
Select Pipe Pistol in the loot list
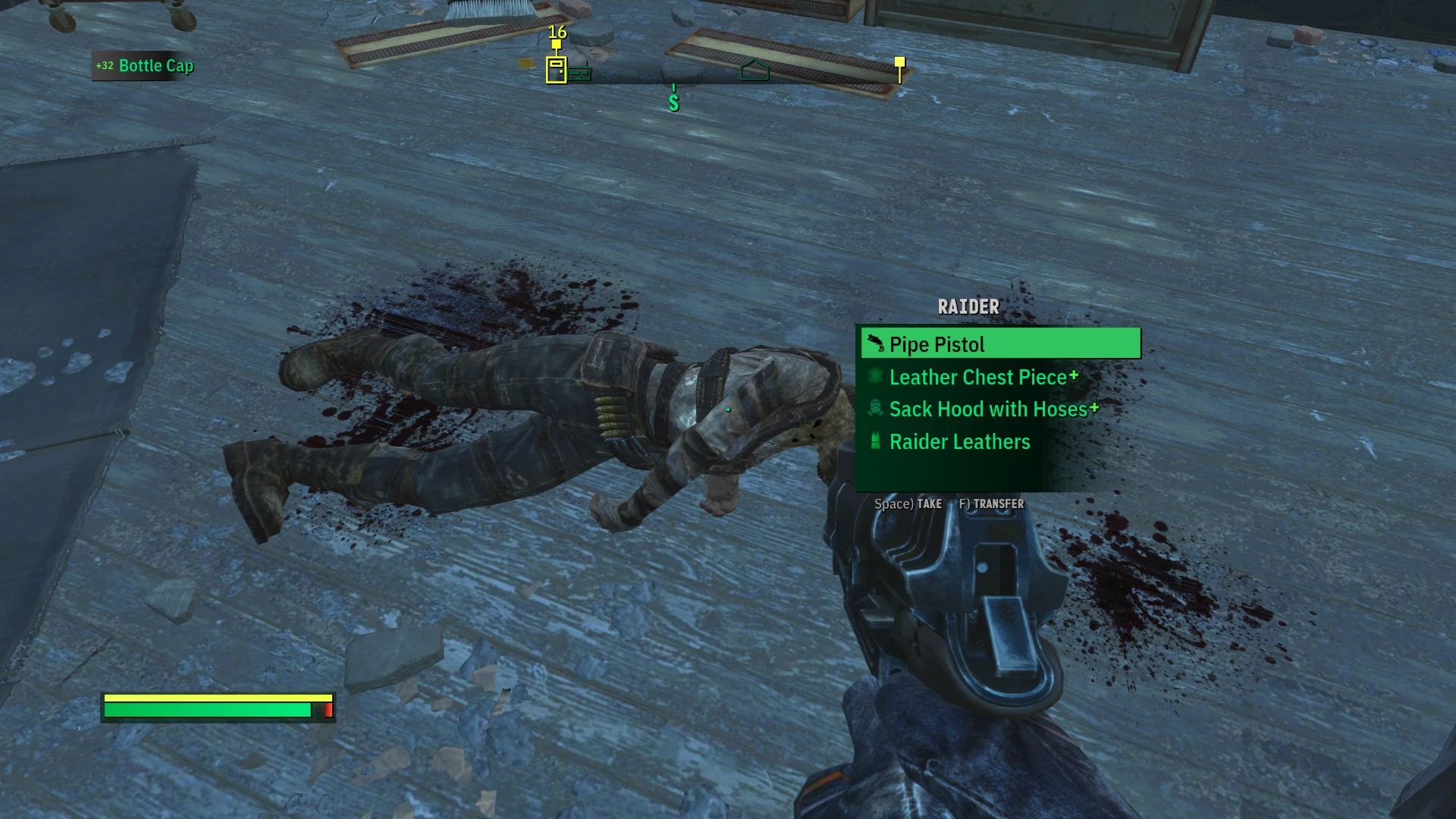(999, 344)
